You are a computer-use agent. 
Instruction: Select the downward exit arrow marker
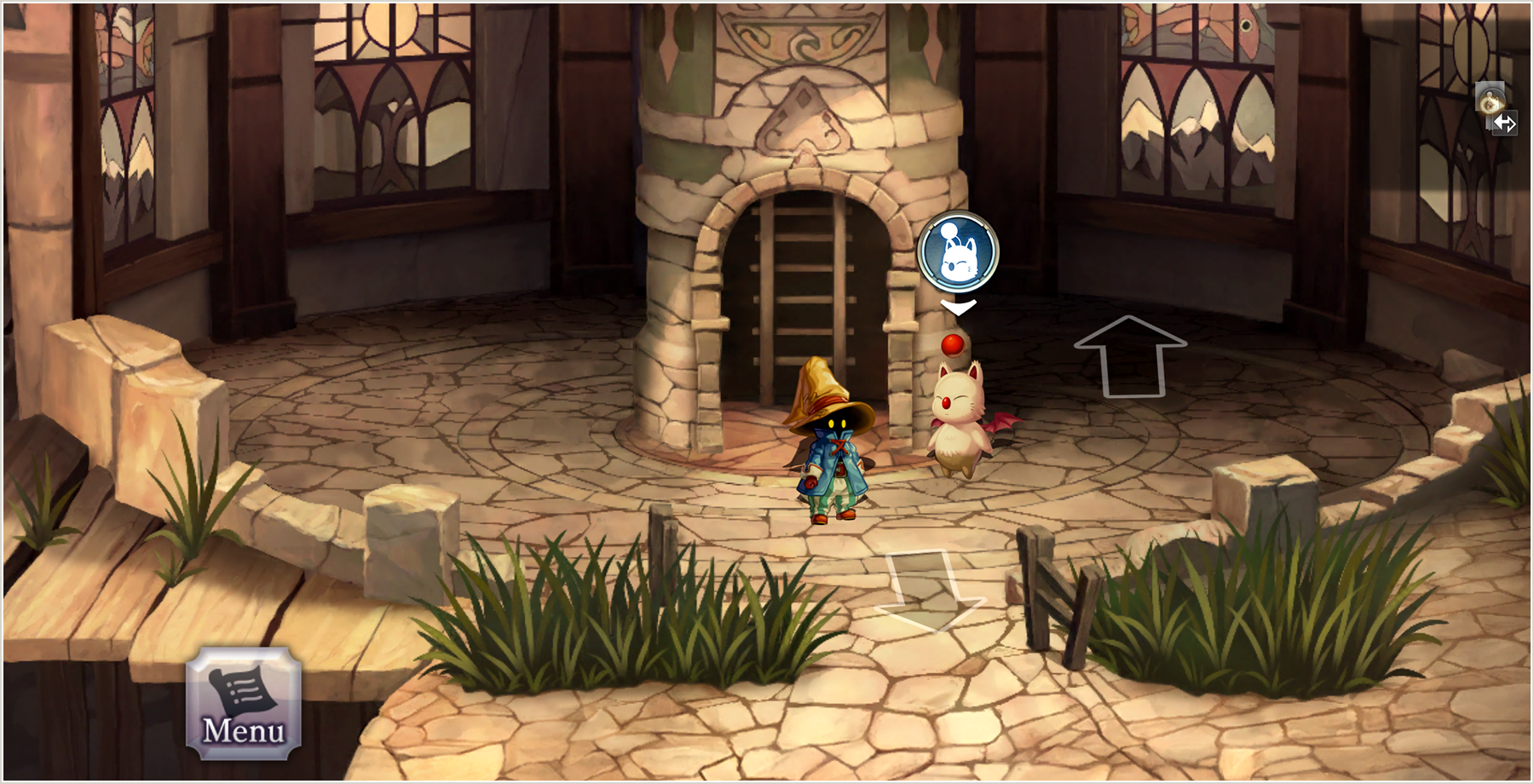[x=929, y=590]
